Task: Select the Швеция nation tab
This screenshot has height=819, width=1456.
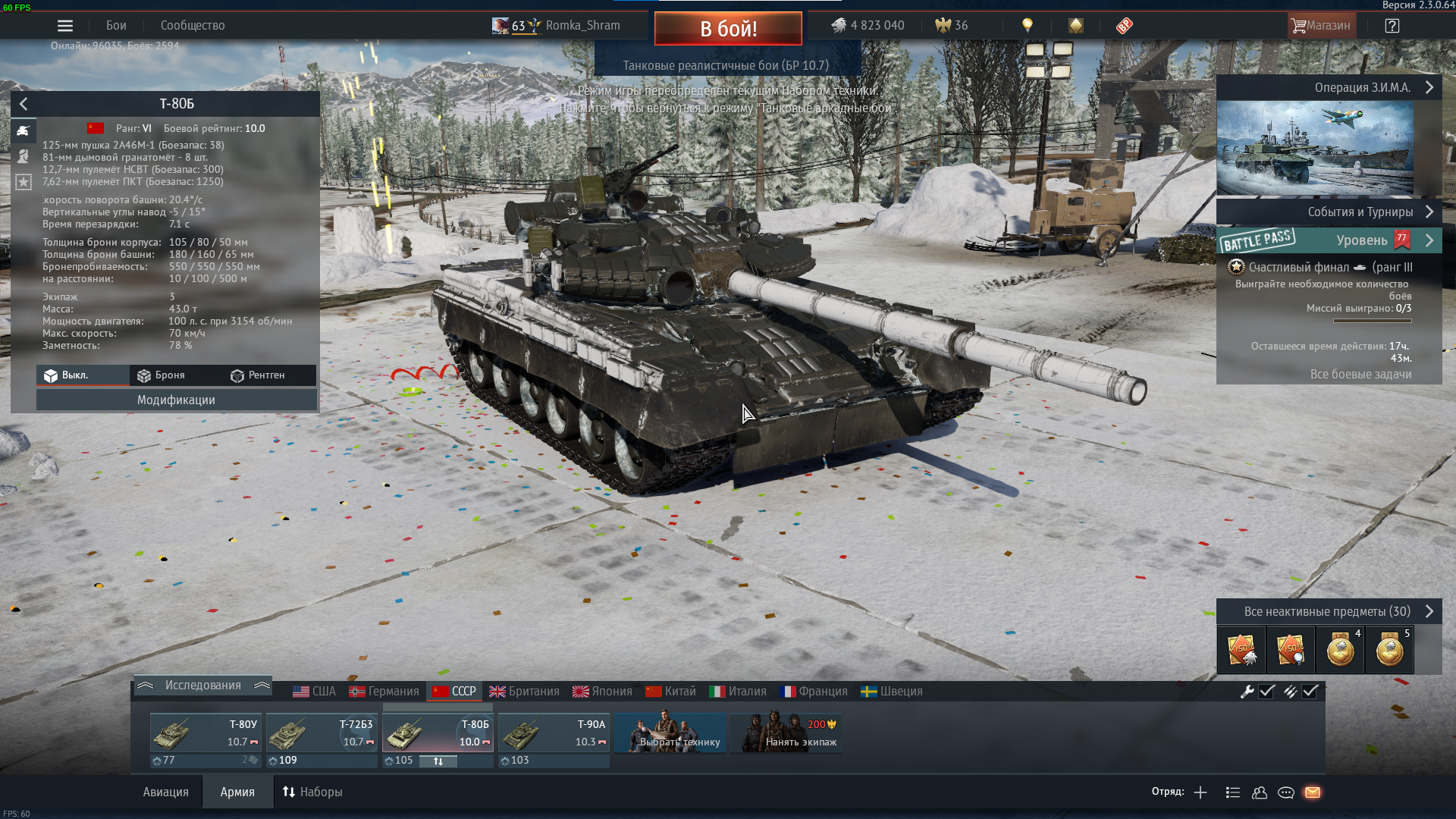Action: 892,692
